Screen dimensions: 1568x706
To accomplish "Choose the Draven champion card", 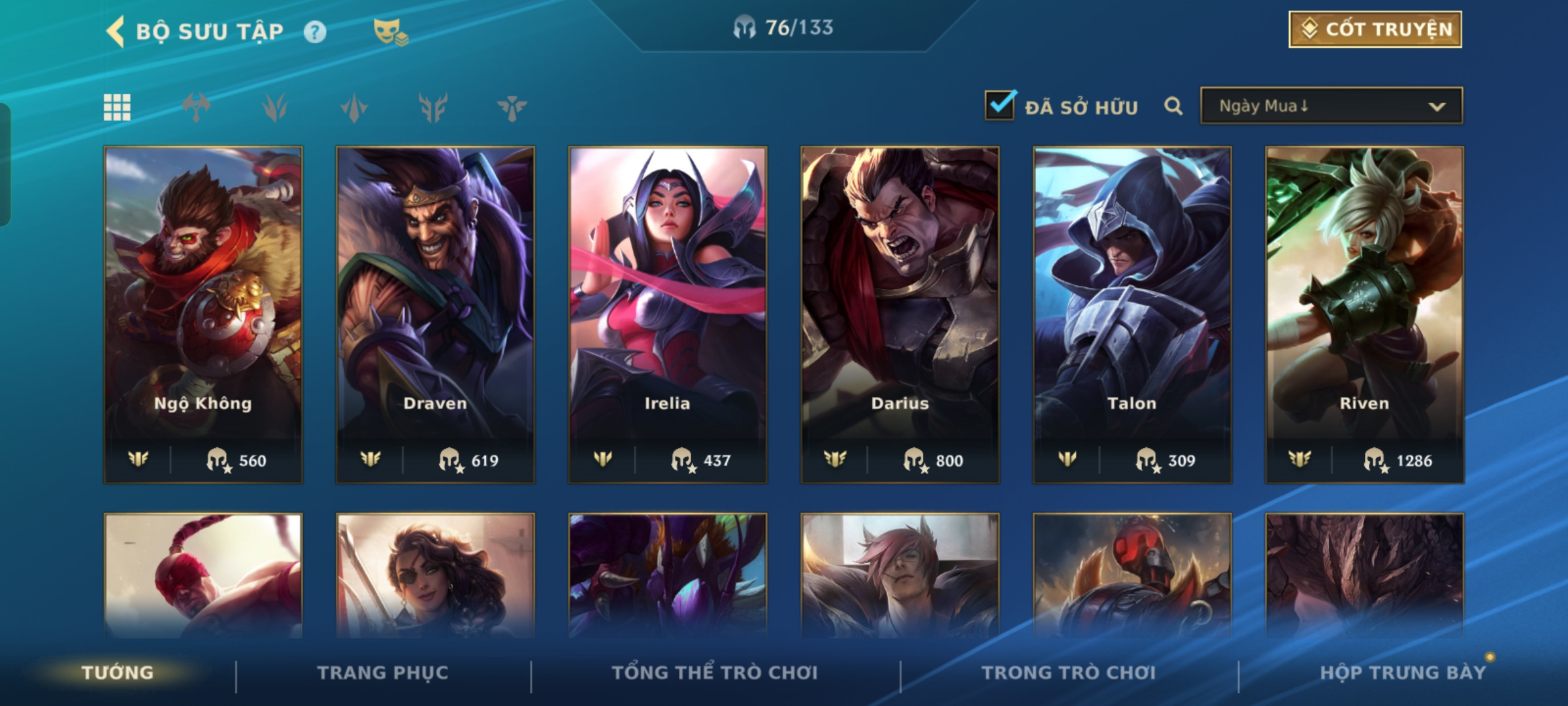I will [435, 314].
